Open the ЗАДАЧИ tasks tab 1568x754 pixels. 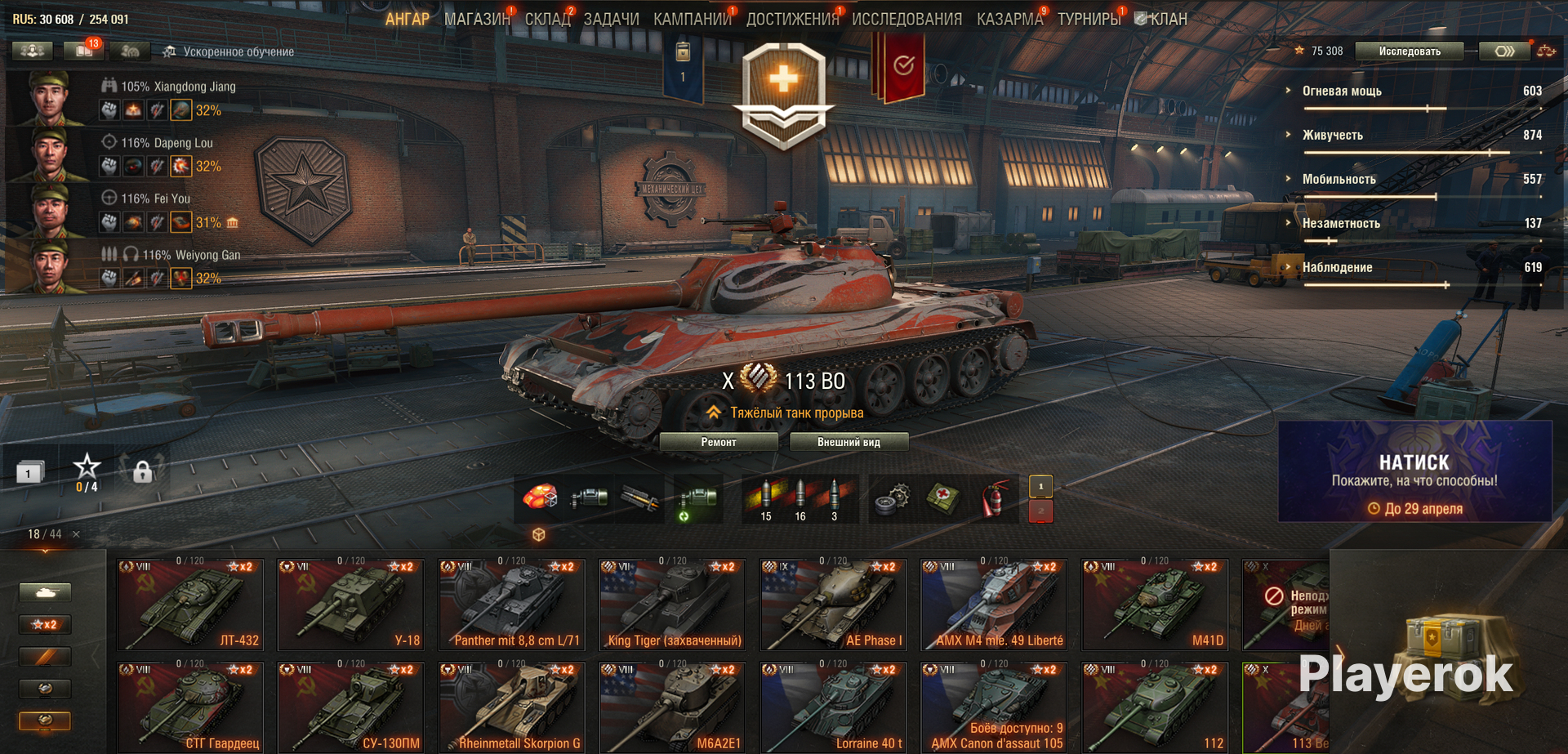[x=611, y=19]
